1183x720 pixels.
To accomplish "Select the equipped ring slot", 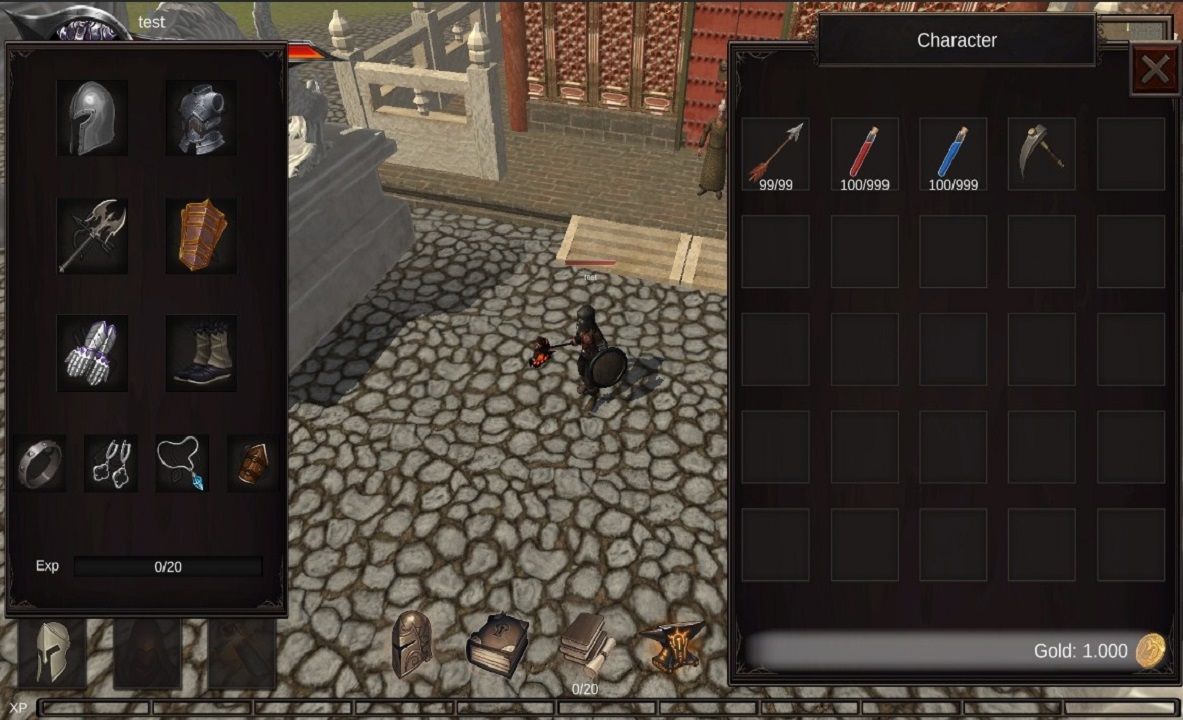I will (x=40, y=463).
